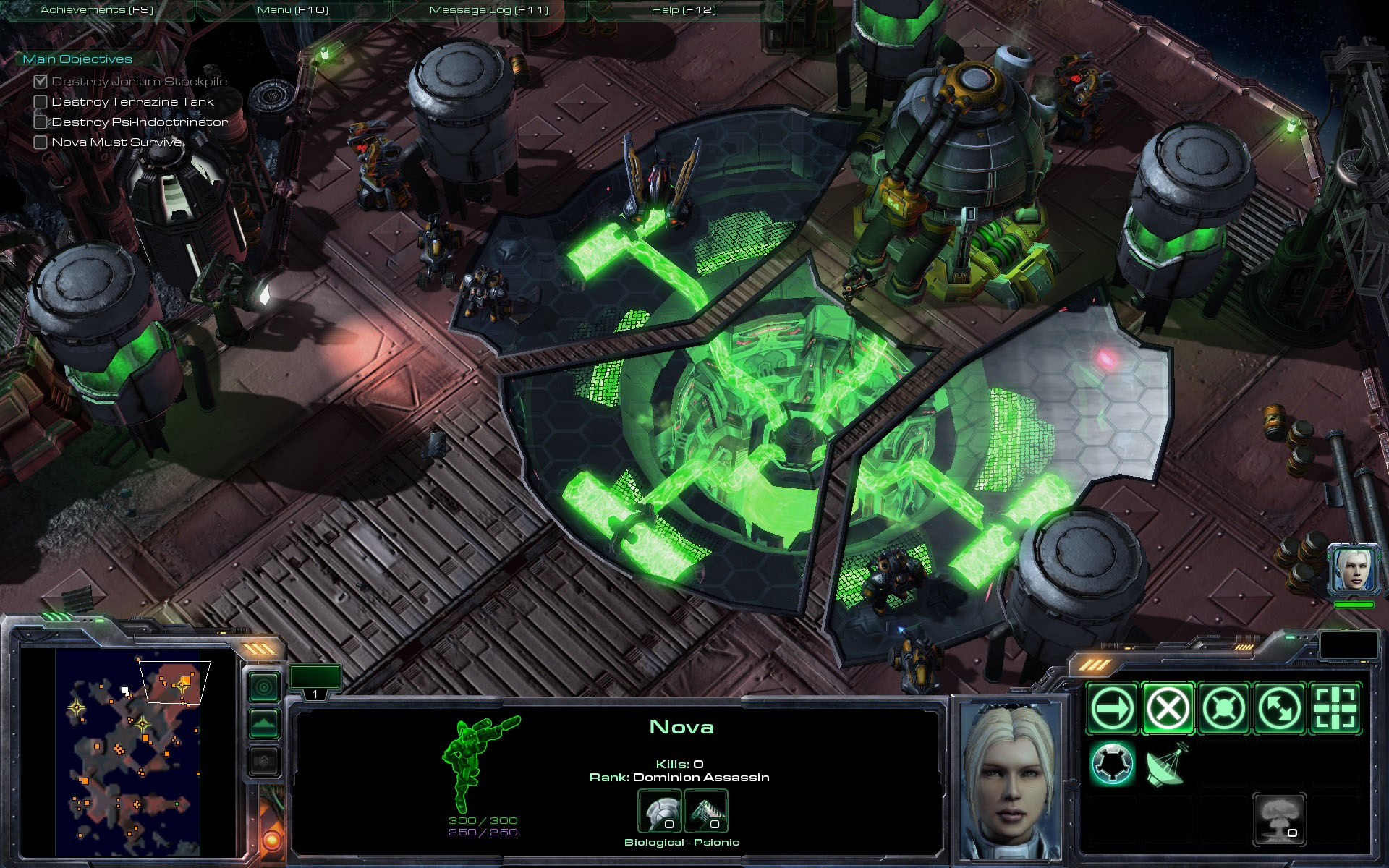Screen dimensions: 1389x868
Task: Open the game Menu
Action: click(292, 10)
